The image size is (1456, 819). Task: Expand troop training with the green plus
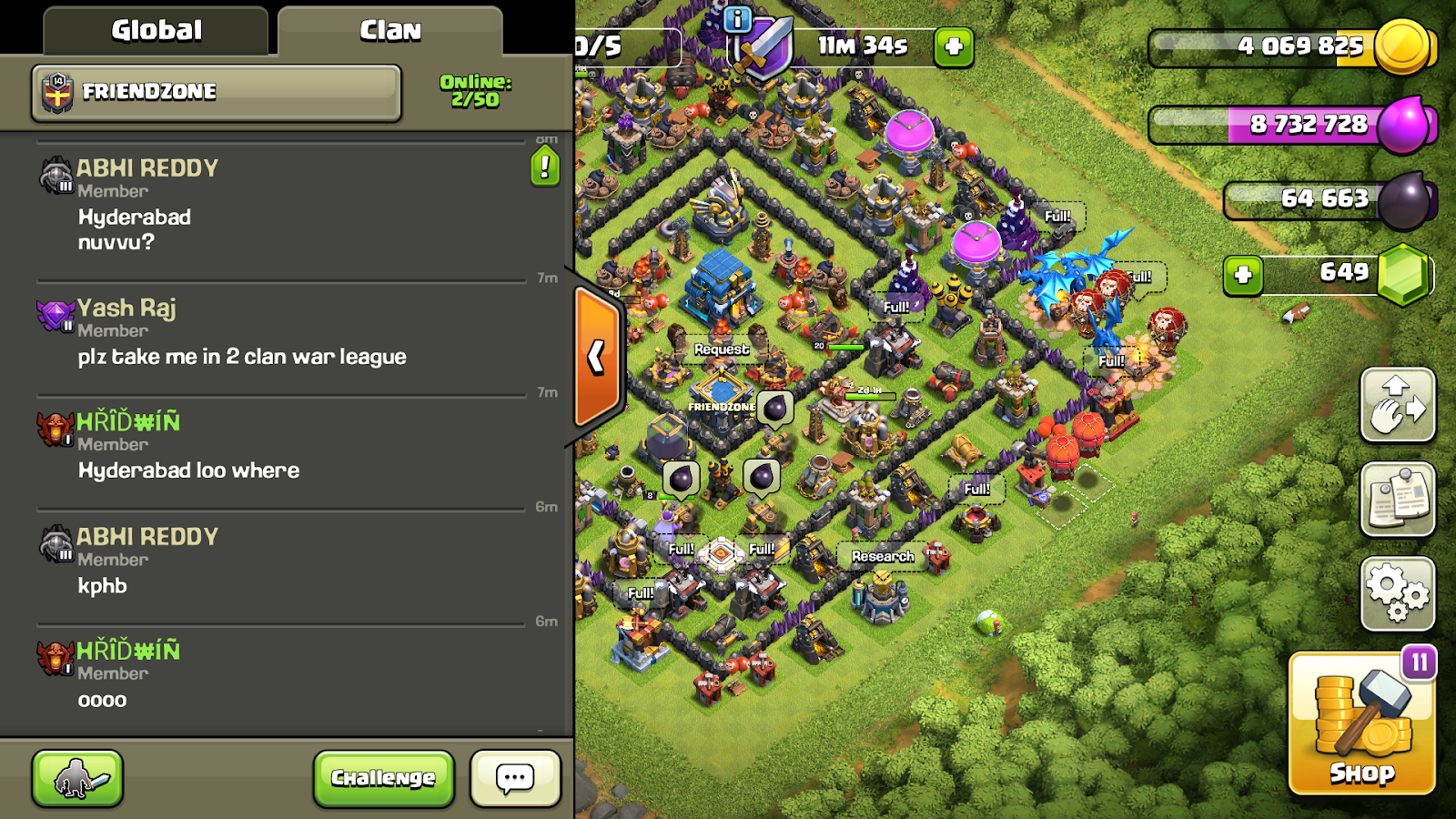point(955,46)
